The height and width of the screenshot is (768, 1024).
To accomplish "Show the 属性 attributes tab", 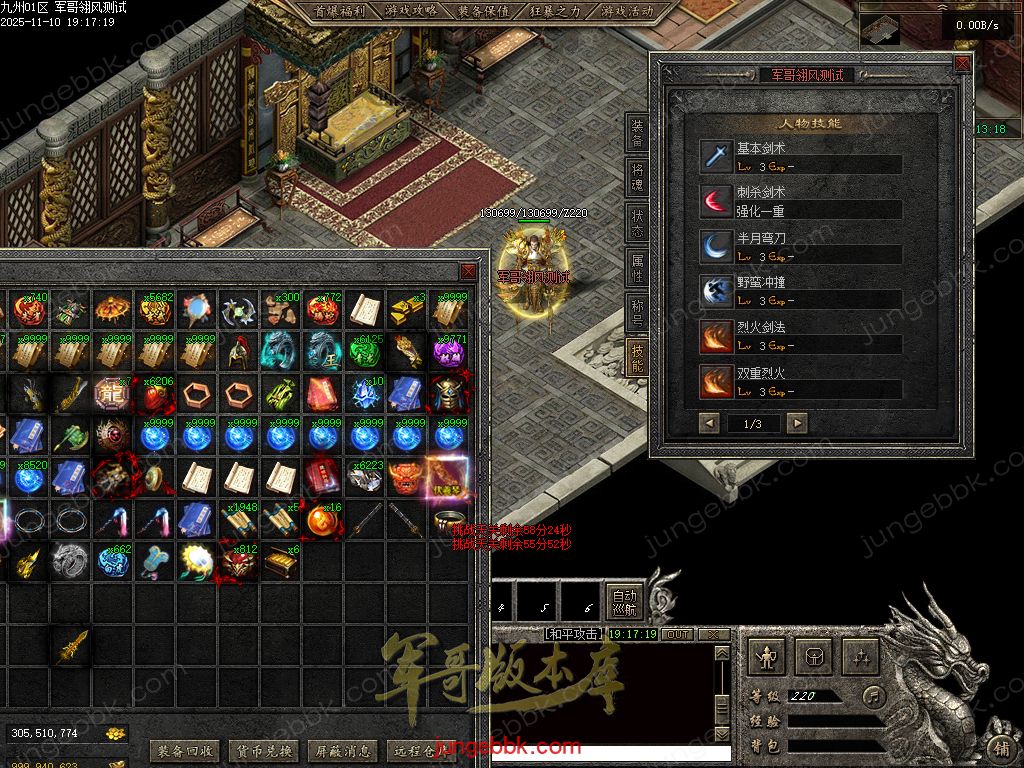I will (x=637, y=268).
